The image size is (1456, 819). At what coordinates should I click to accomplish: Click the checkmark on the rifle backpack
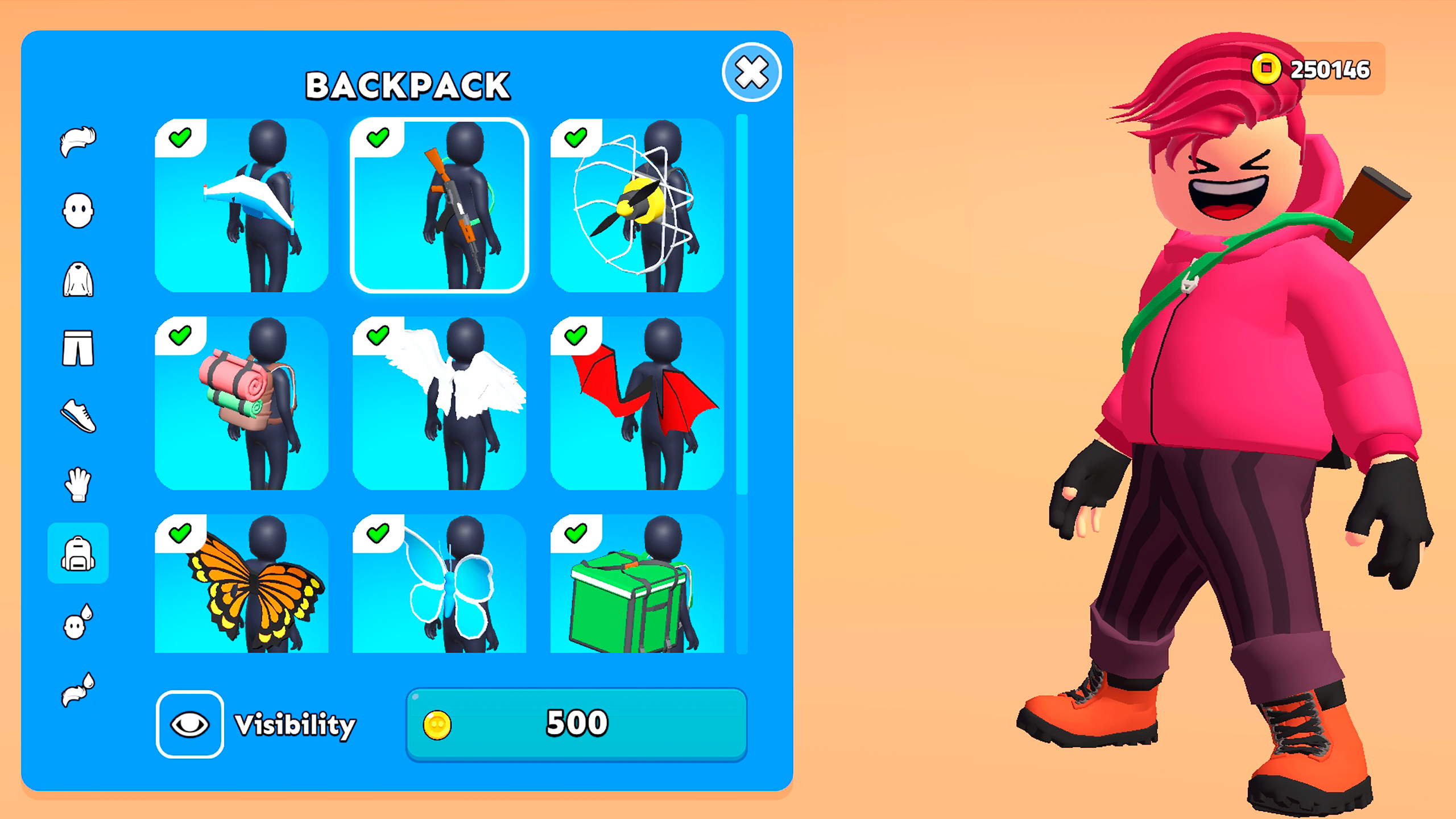point(378,138)
